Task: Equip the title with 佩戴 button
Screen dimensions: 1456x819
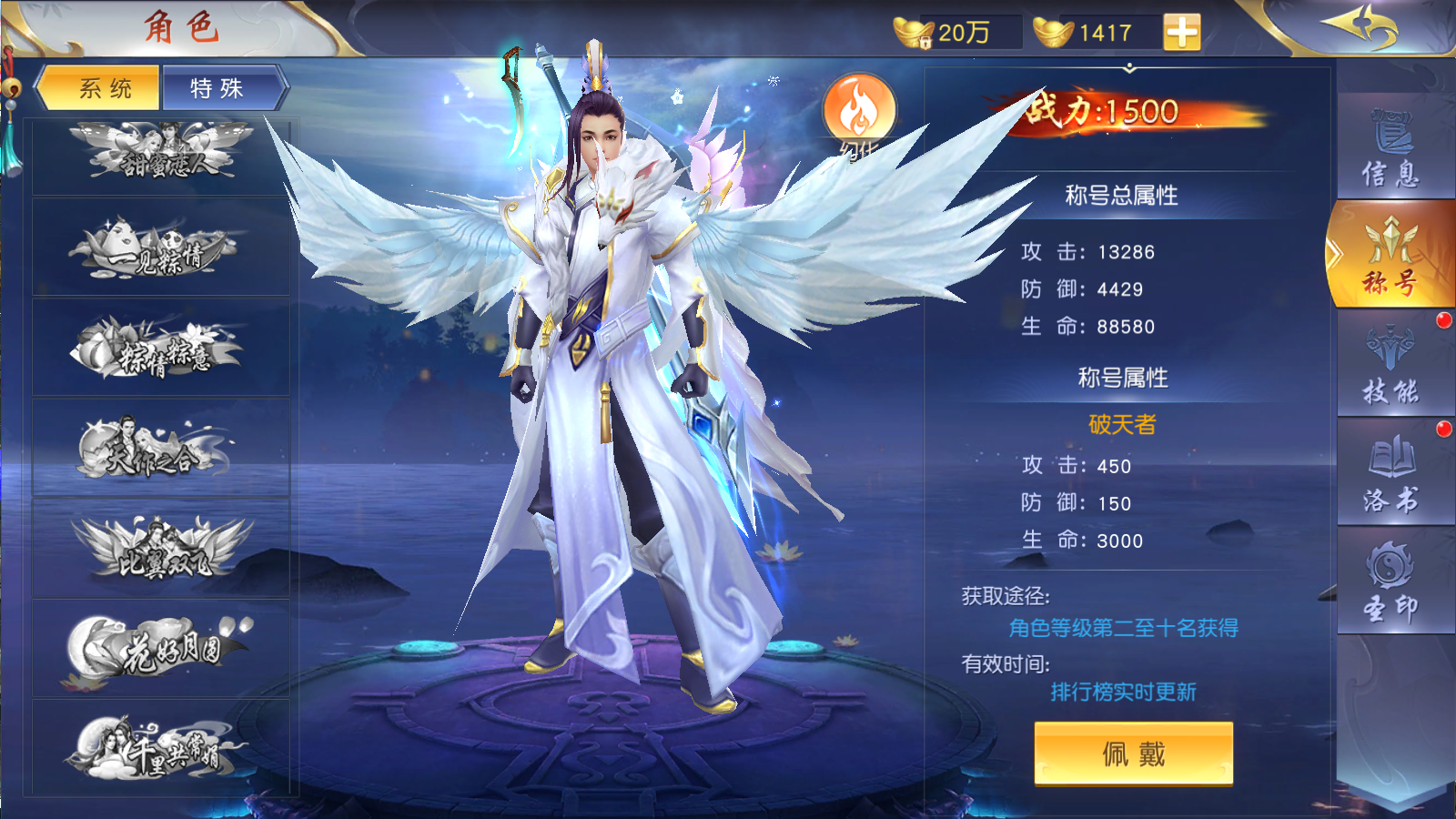Action: coord(1133,753)
